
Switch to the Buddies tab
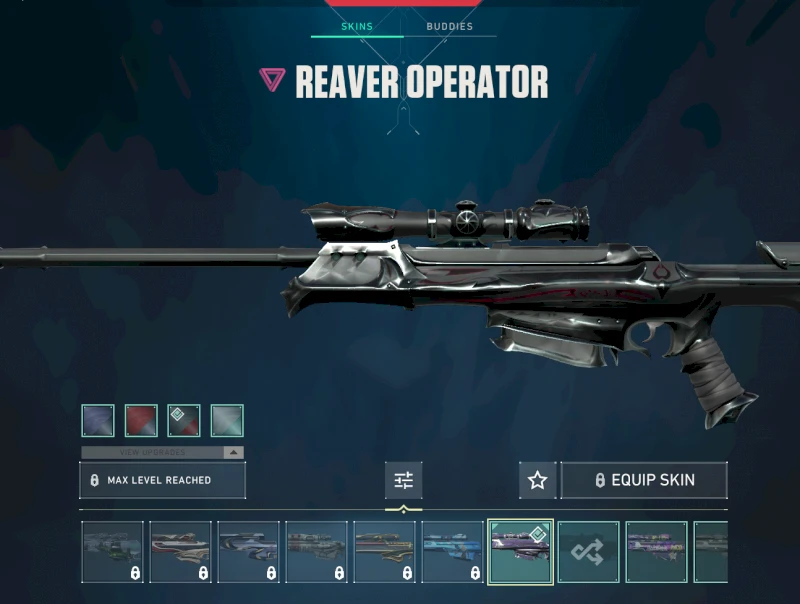(449, 26)
